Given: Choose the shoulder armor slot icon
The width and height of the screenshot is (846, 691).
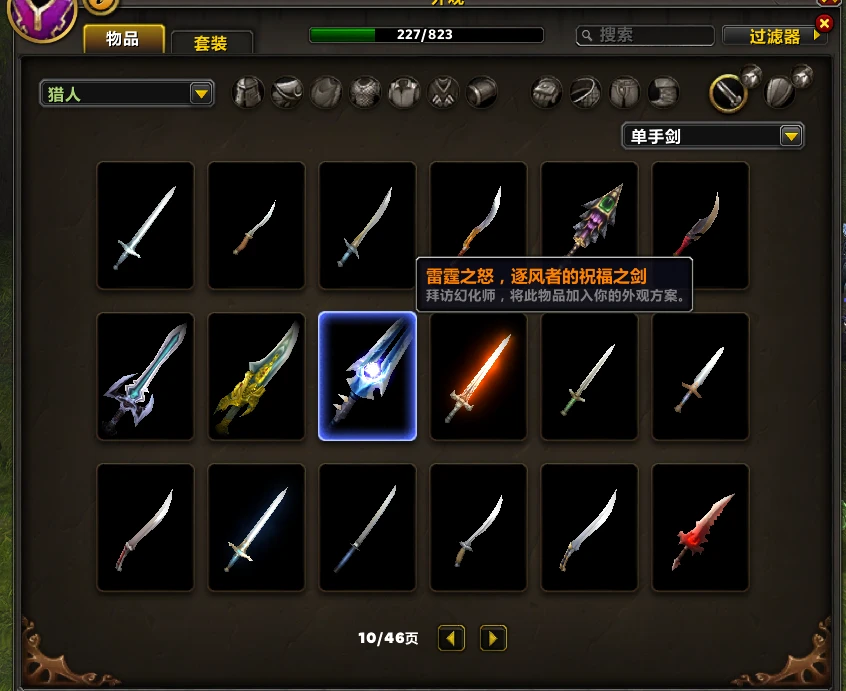Looking at the screenshot, I should coord(288,93).
